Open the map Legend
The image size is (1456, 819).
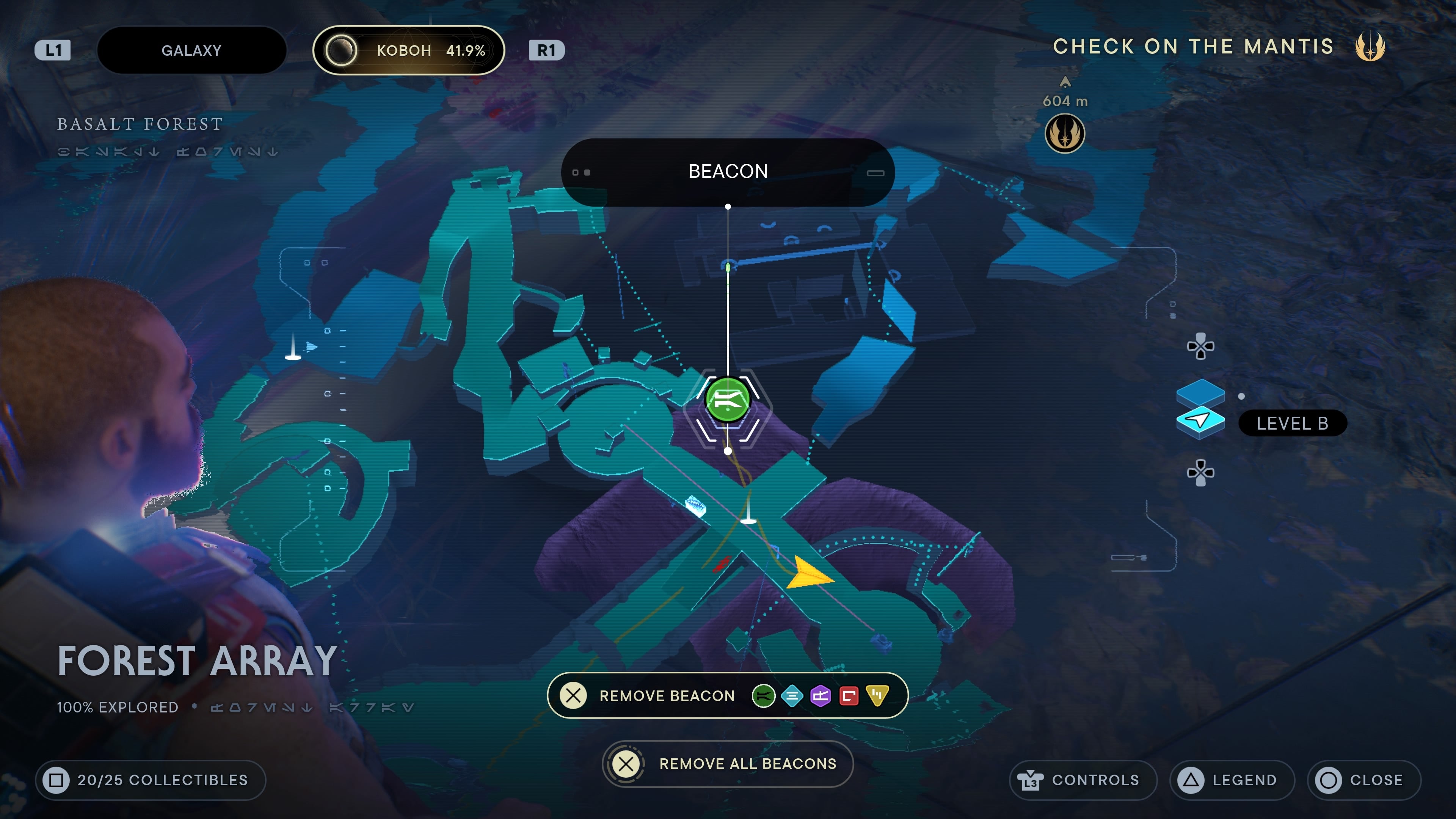1232,780
